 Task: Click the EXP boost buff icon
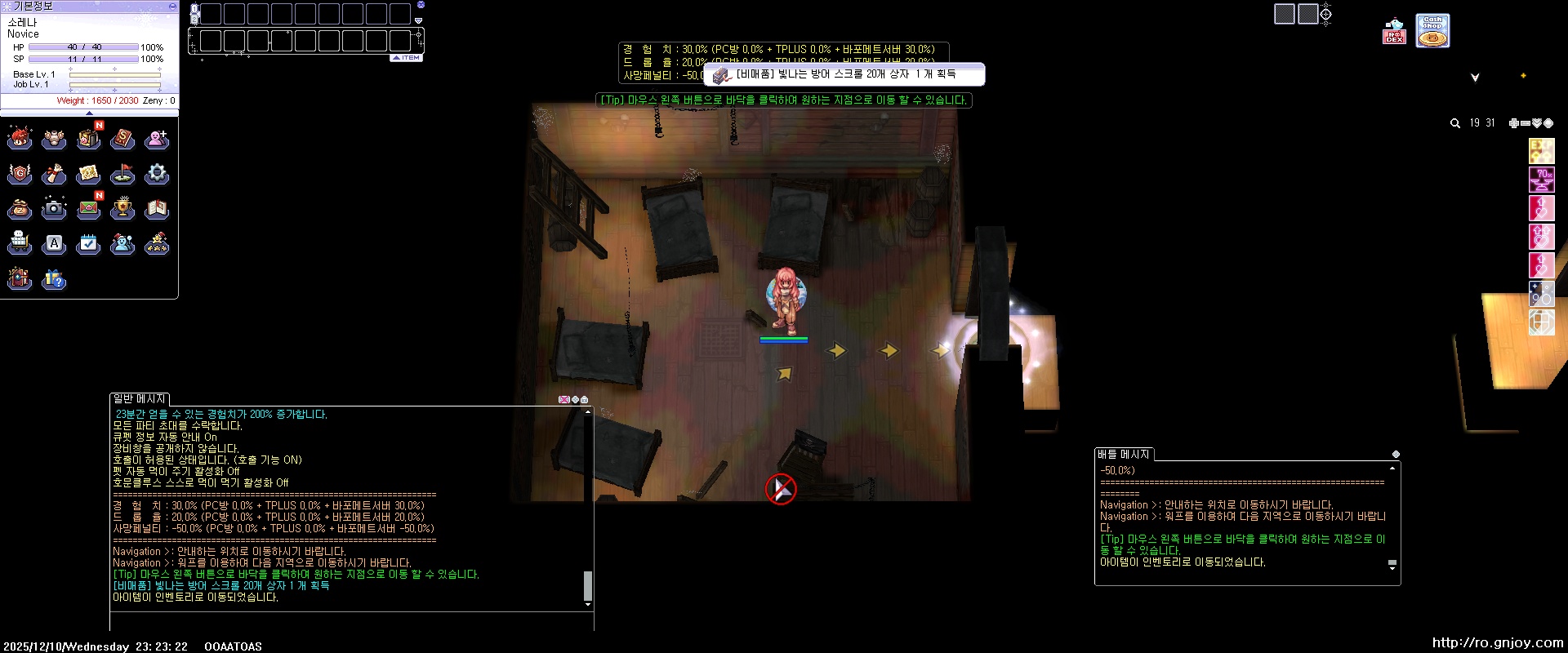click(x=1541, y=151)
